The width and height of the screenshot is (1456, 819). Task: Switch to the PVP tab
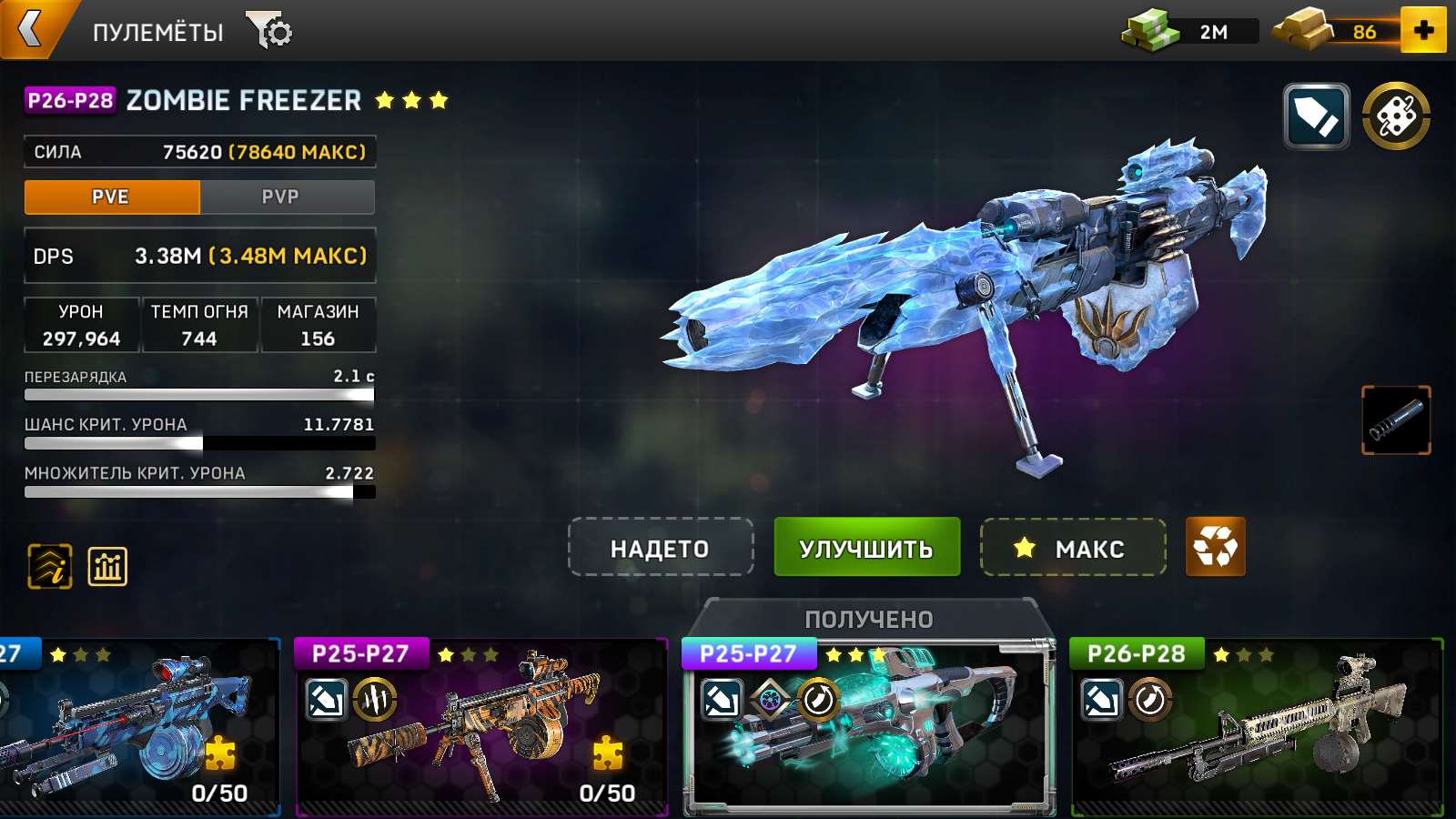pyautogui.click(x=286, y=197)
